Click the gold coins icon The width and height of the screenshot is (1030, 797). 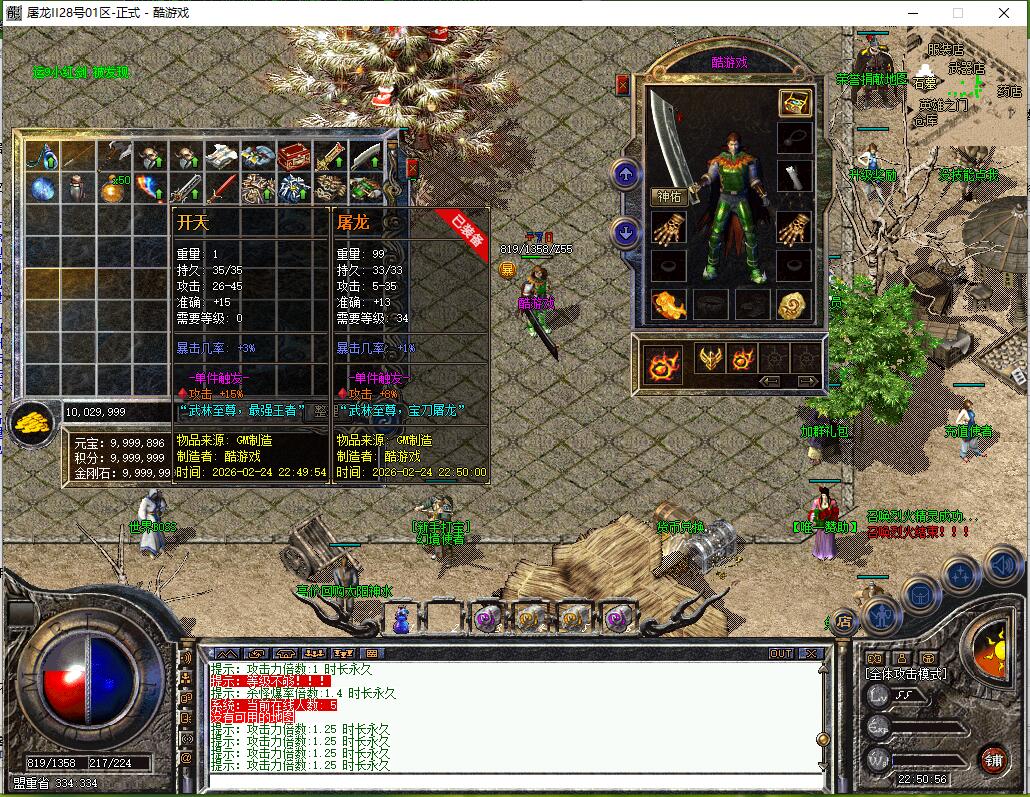32,423
